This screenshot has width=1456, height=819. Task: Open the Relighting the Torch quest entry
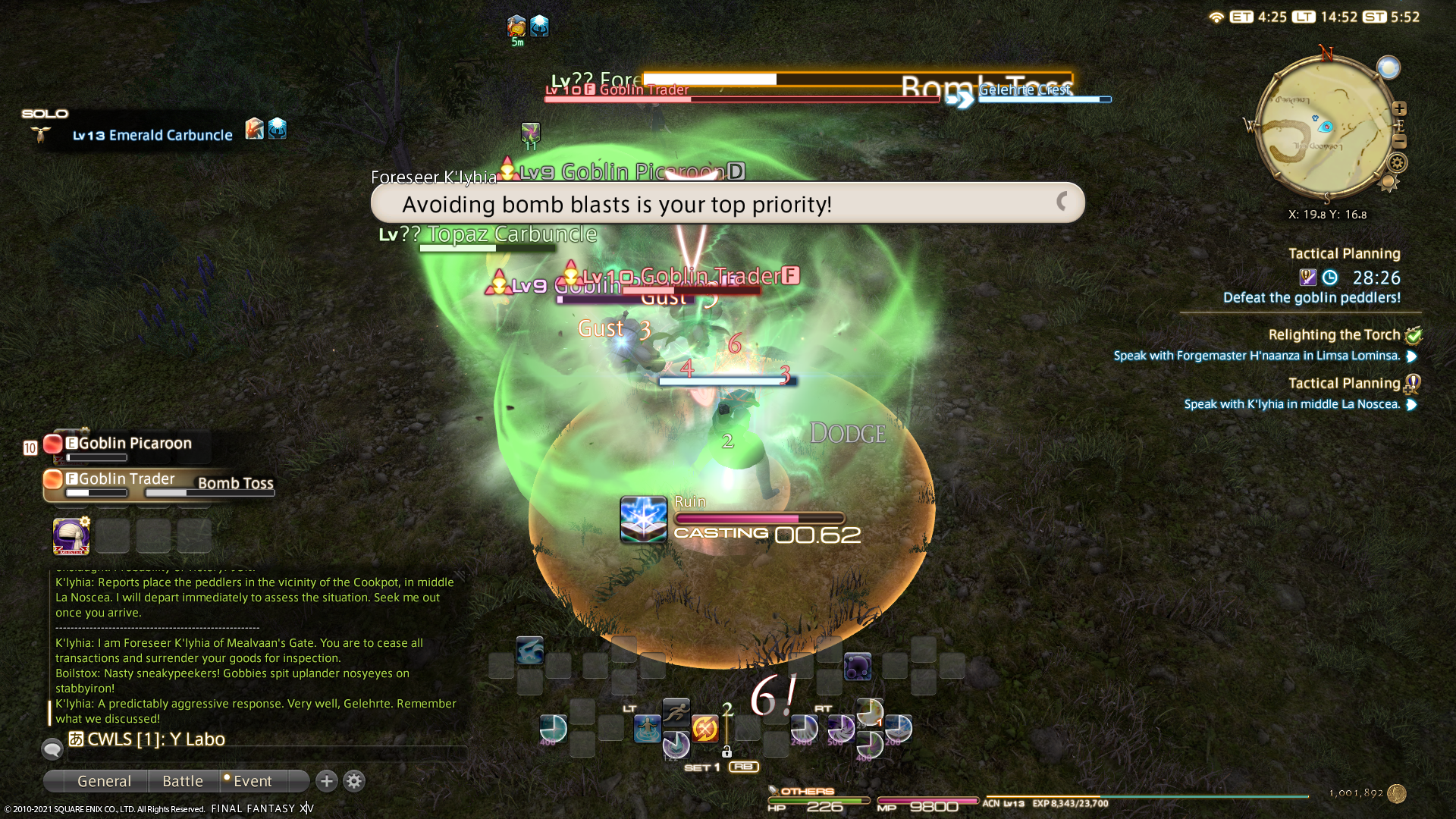coord(1334,335)
